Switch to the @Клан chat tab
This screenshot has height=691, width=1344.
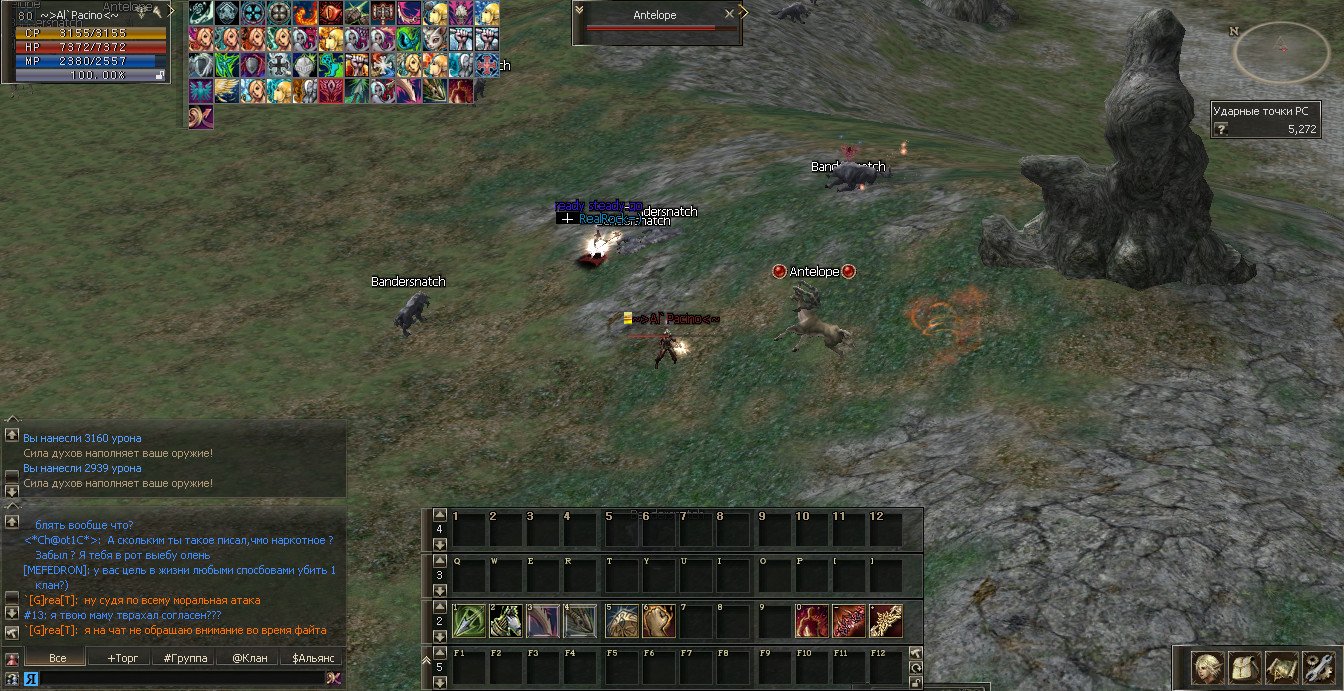click(x=249, y=658)
